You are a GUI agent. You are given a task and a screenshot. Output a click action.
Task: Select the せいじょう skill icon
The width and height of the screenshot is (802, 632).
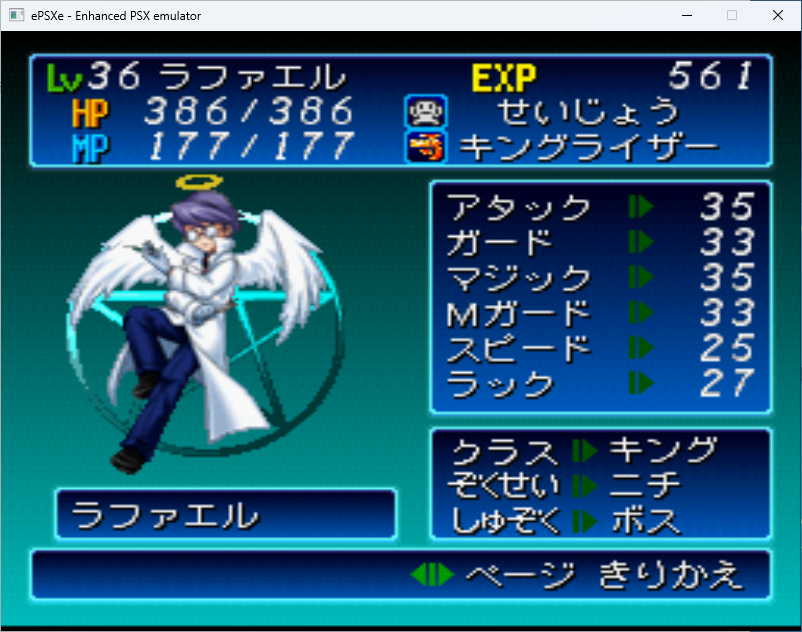(x=420, y=111)
